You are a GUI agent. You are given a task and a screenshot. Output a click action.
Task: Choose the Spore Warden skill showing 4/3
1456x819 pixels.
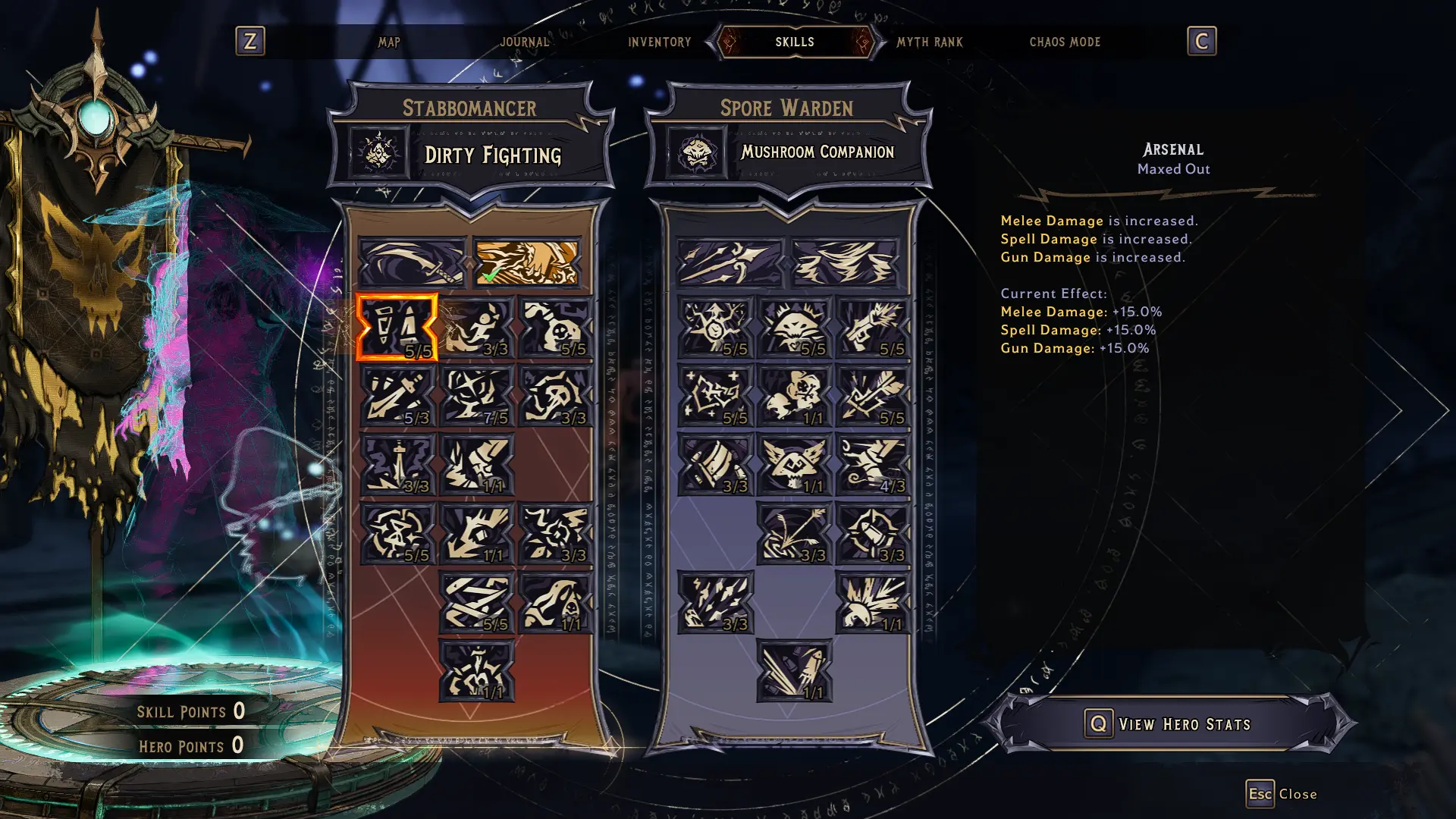872,464
